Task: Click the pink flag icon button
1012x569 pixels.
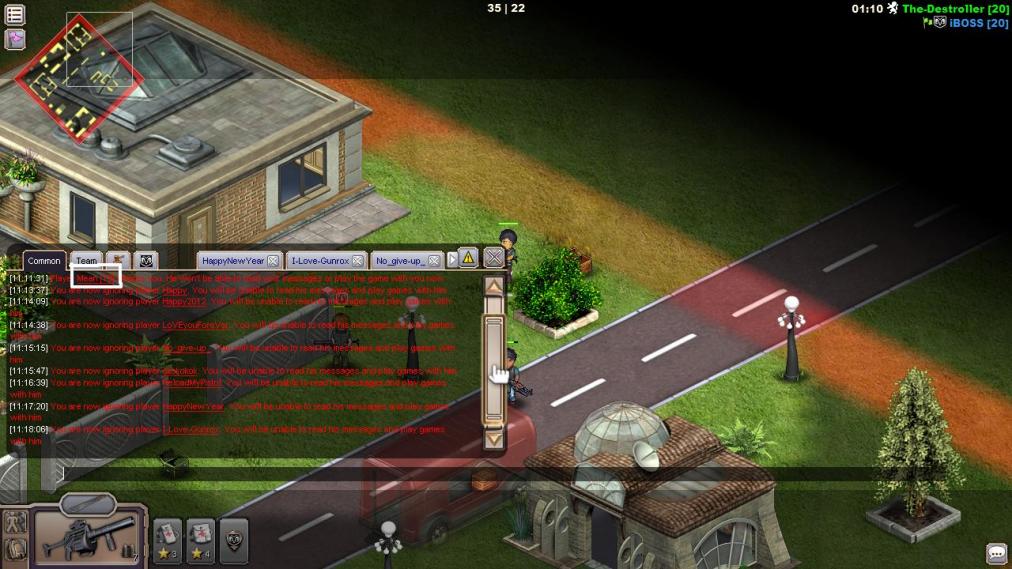Action: pos(15,39)
